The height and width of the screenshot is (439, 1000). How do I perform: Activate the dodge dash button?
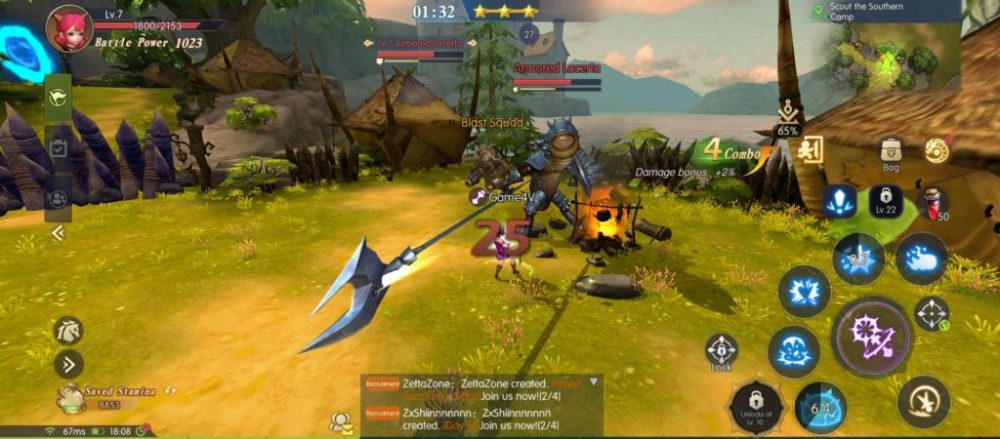pyautogui.click(x=923, y=401)
